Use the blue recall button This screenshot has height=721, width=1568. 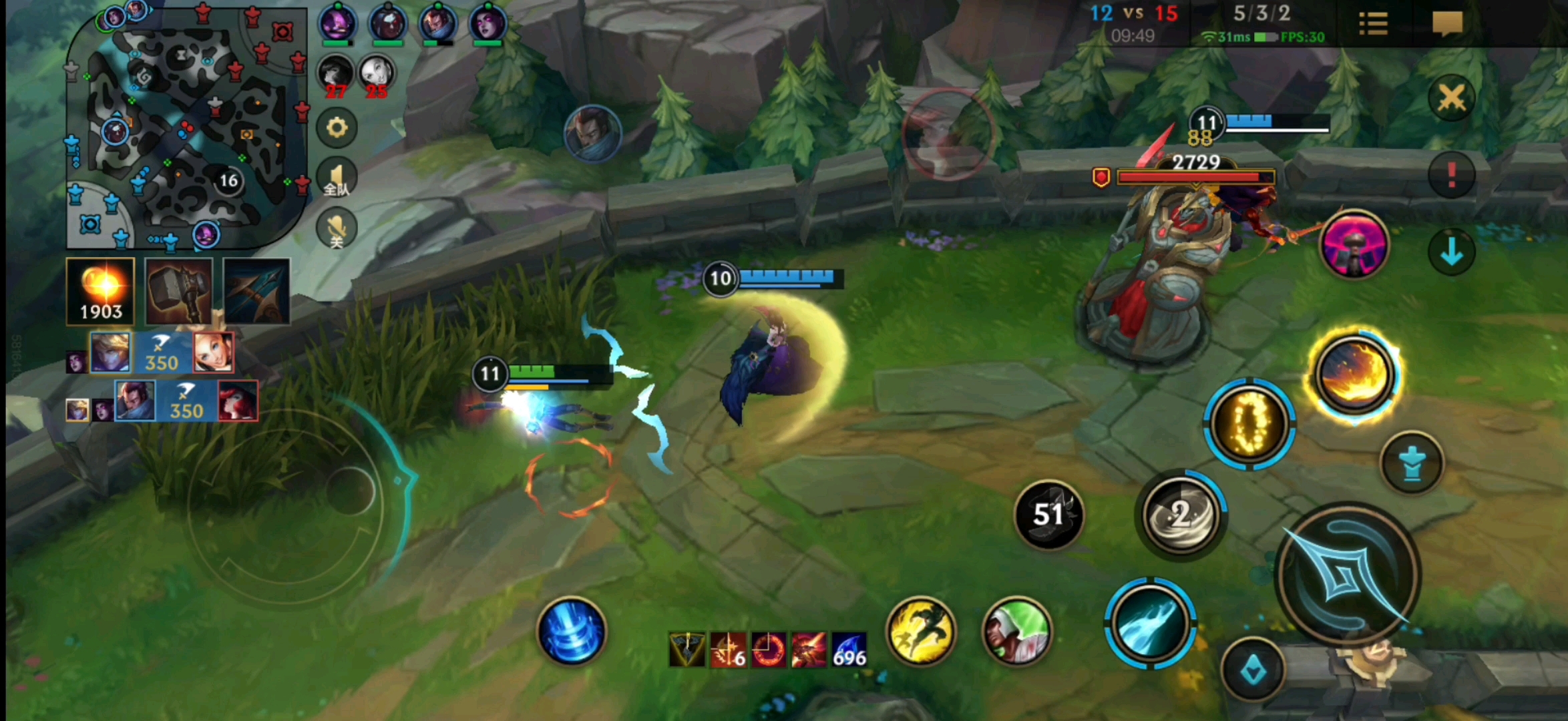(x=572, y=632)
